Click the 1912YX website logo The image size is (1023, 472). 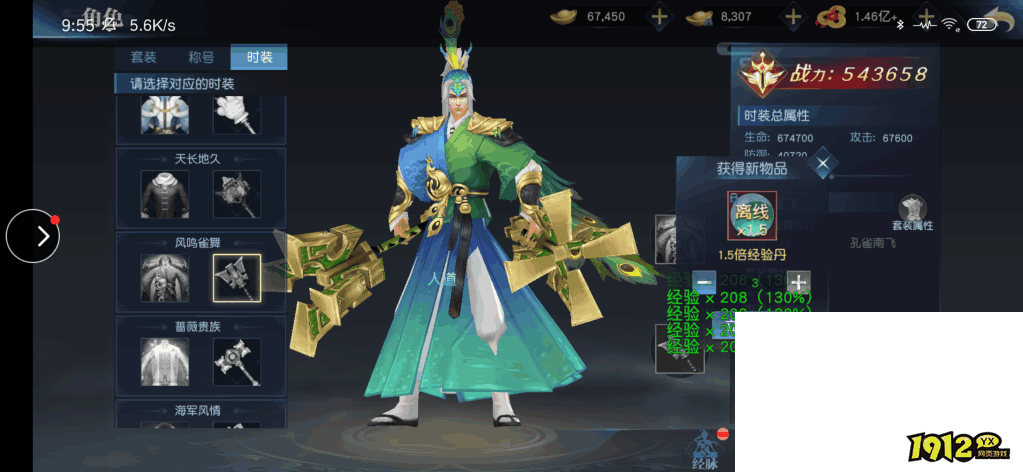click(x=957, y=447)
